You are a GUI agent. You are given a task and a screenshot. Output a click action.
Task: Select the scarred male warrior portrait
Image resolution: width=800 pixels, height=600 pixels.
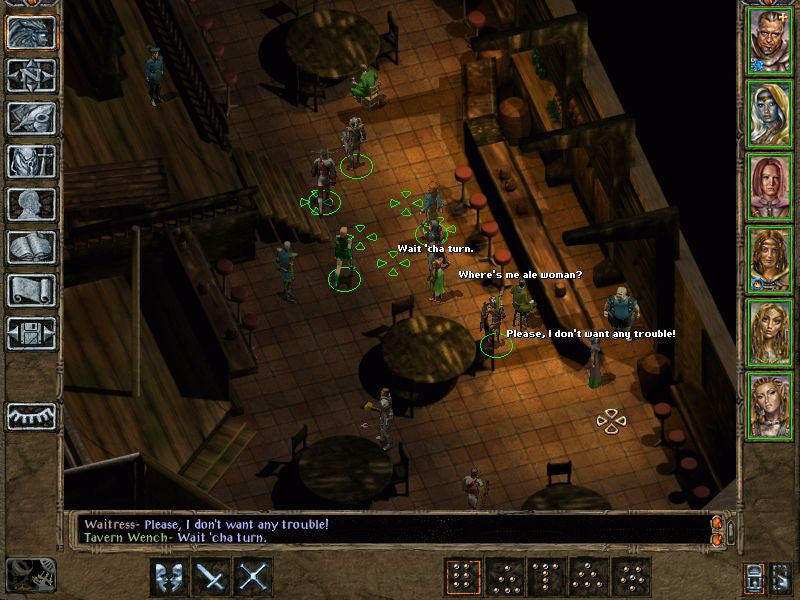click(x=769, y=40)
